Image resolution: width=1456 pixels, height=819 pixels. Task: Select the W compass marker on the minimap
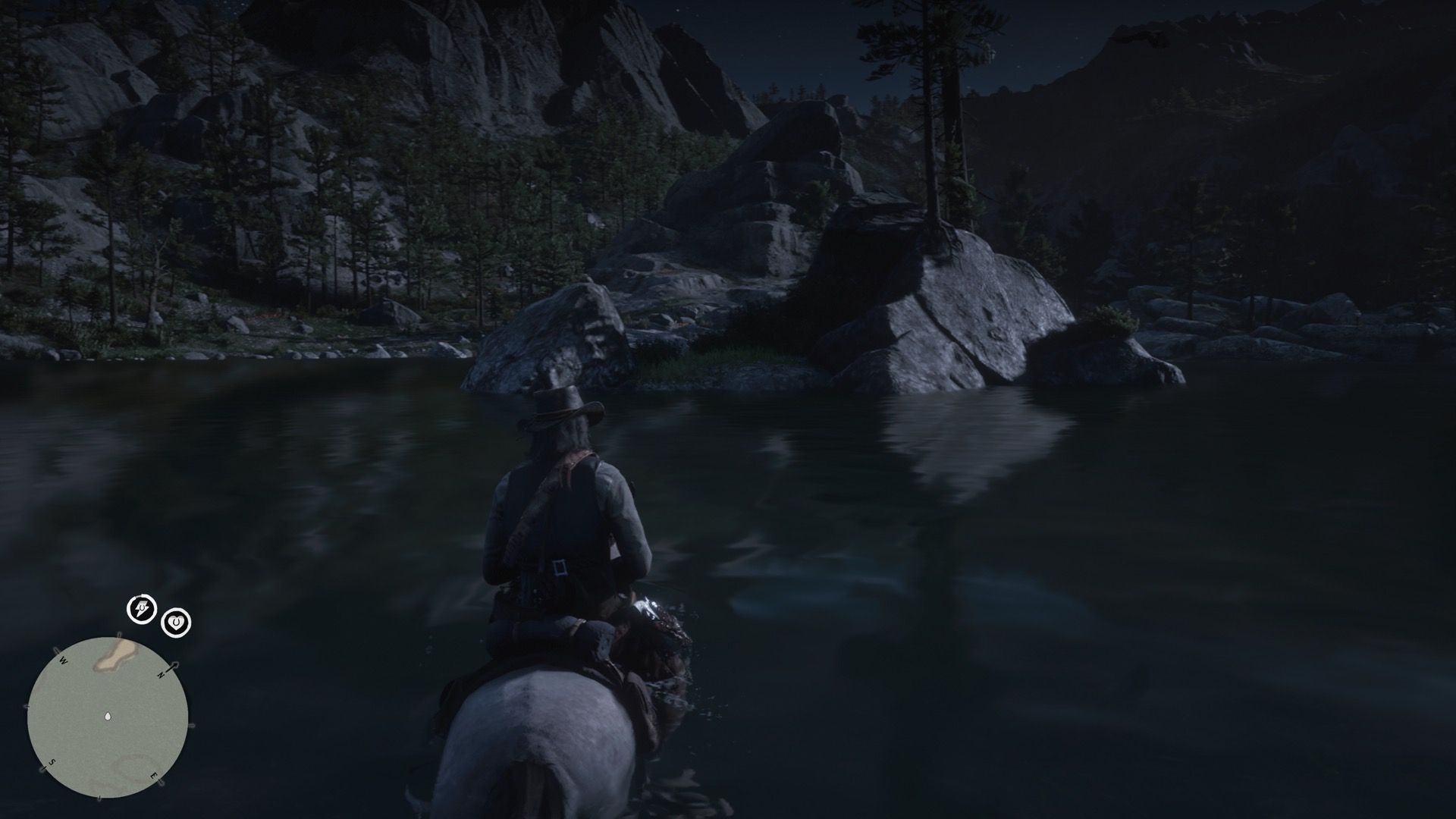point(63,660)
